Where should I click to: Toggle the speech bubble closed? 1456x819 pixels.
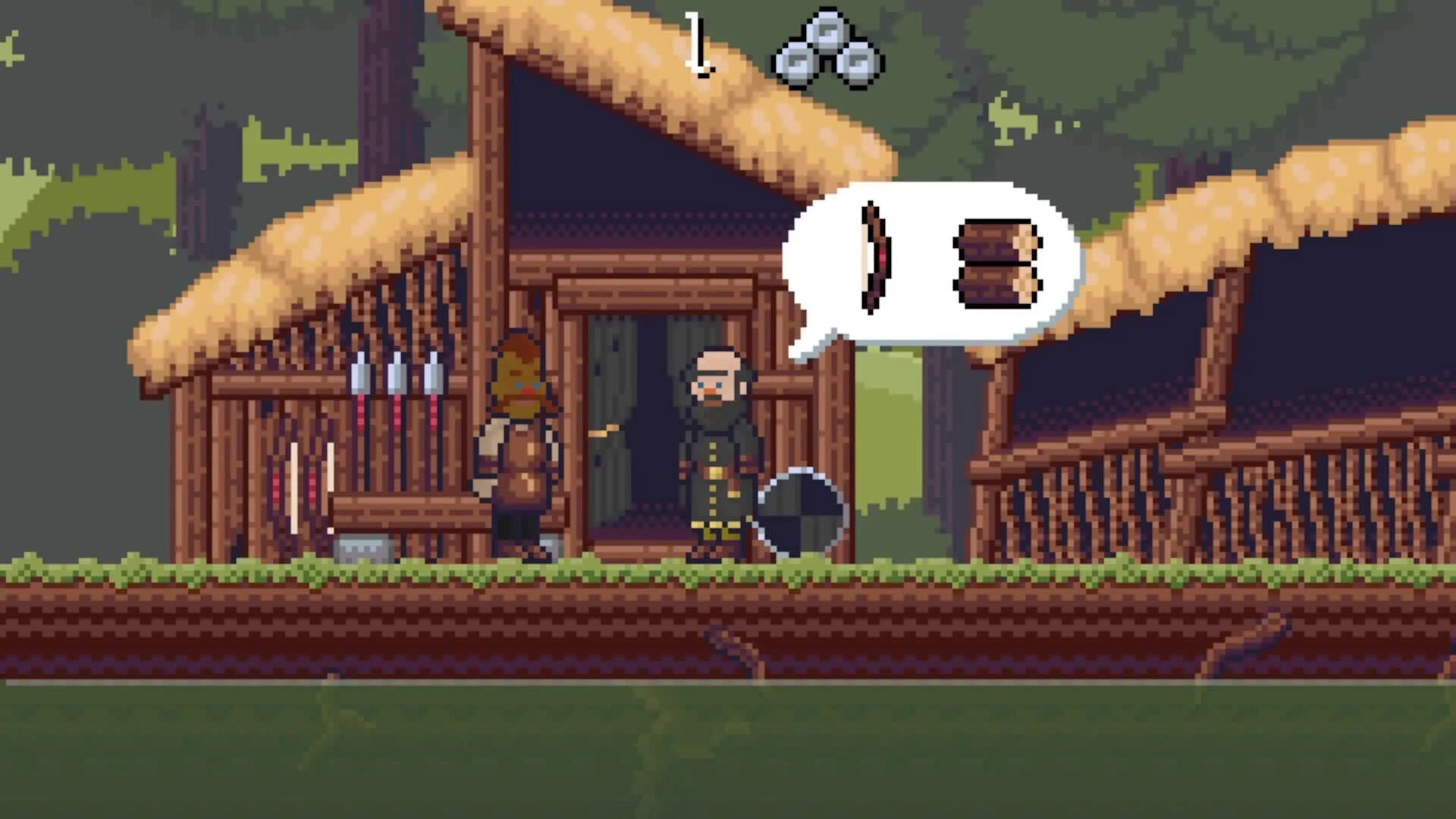933,265
